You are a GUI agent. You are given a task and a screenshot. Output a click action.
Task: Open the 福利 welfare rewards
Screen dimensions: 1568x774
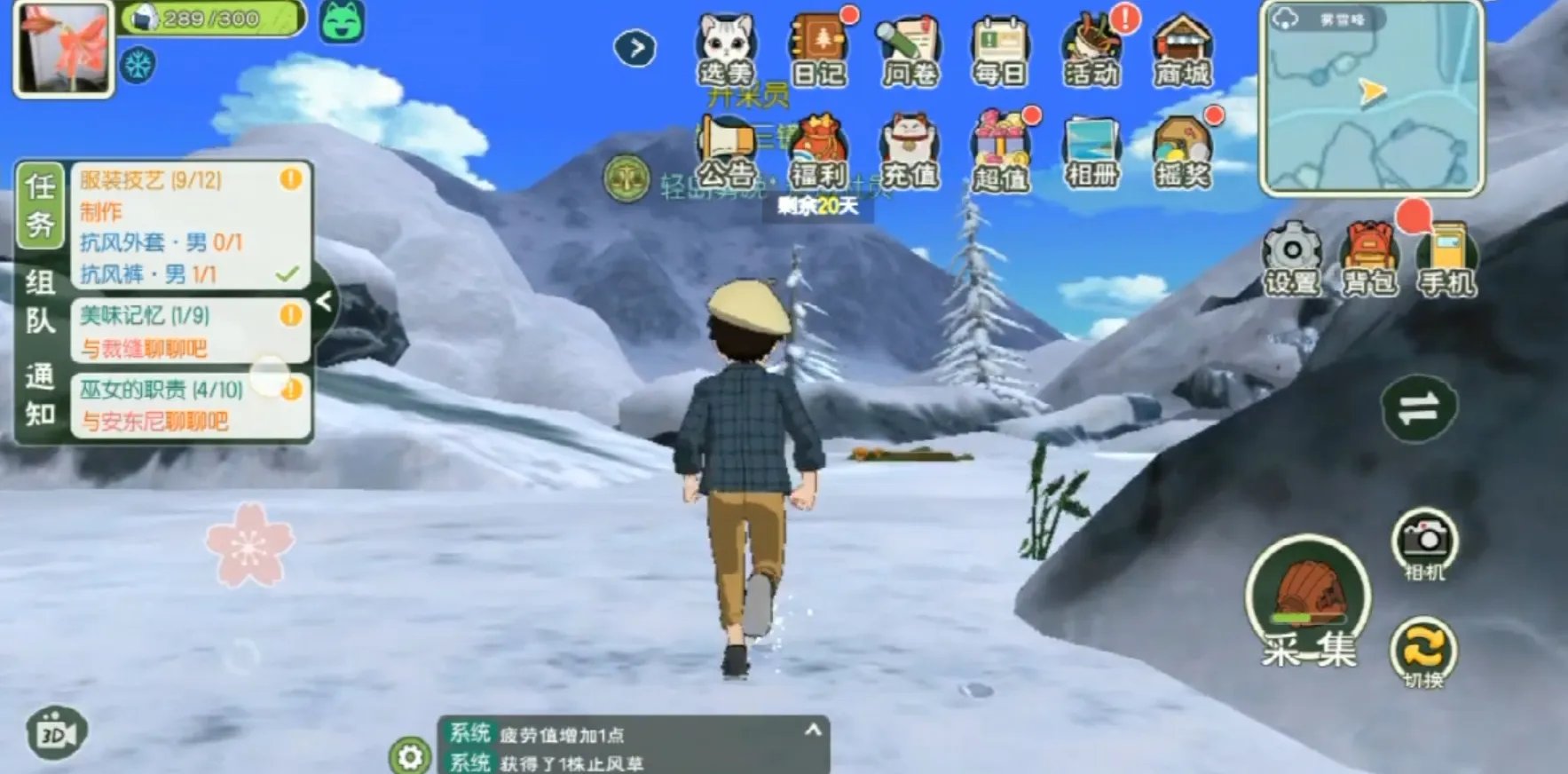[817, 153]
